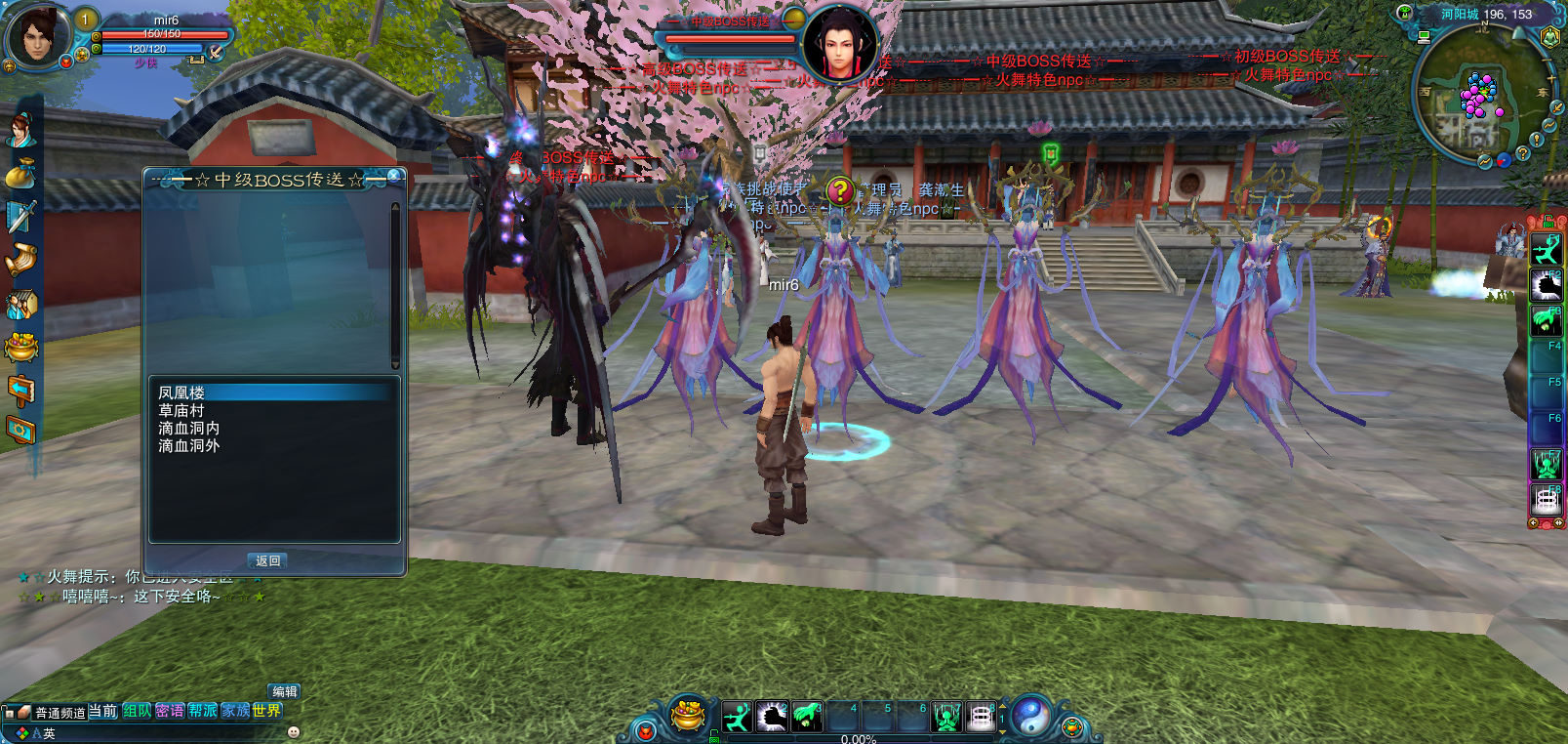Use the glowing fist skill in slot 2
Image resolution: width=1568 pixels, height=744 pixels.
[772, 718]
